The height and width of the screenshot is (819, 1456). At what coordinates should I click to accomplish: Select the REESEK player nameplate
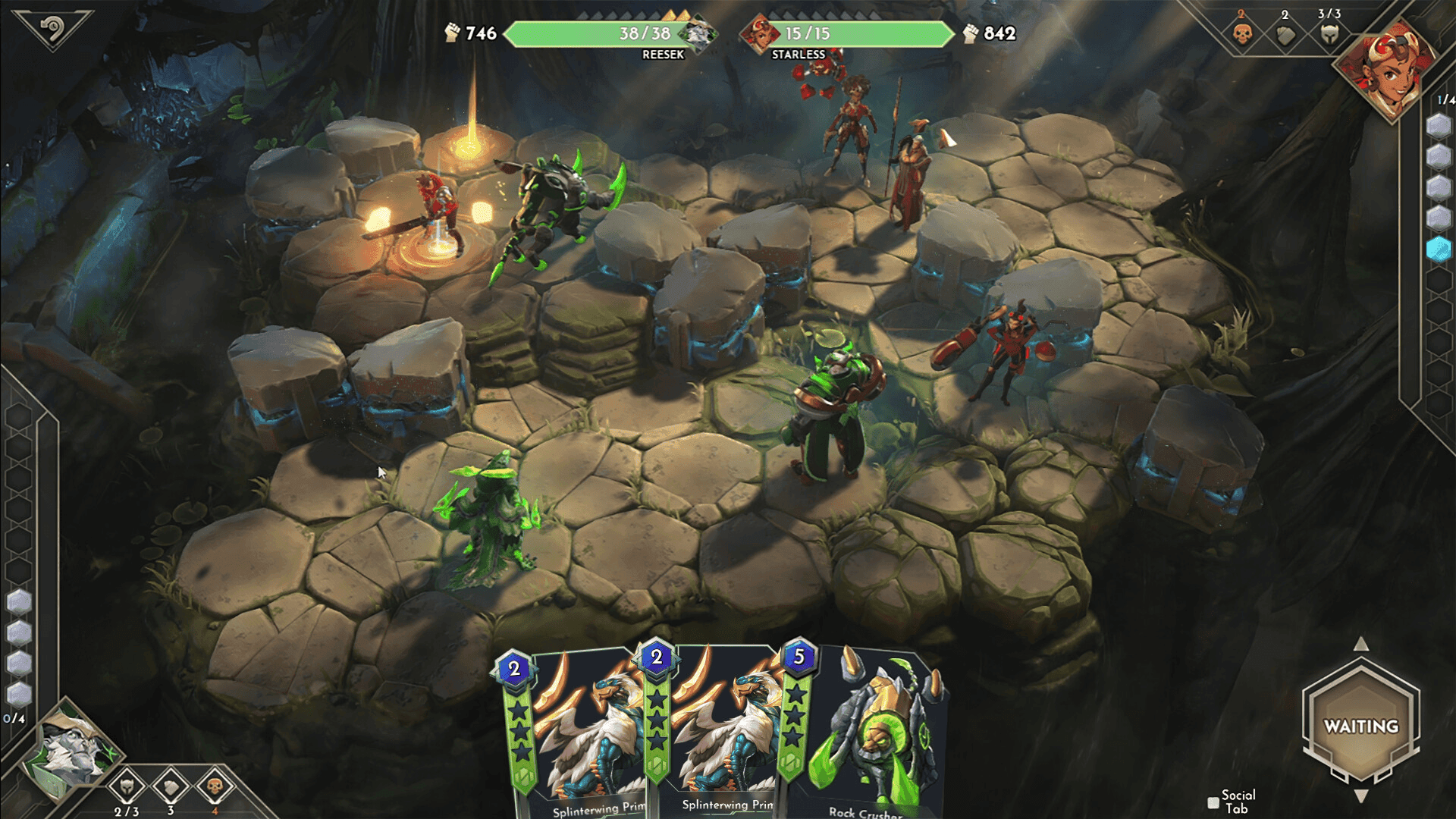coord(666,54)
